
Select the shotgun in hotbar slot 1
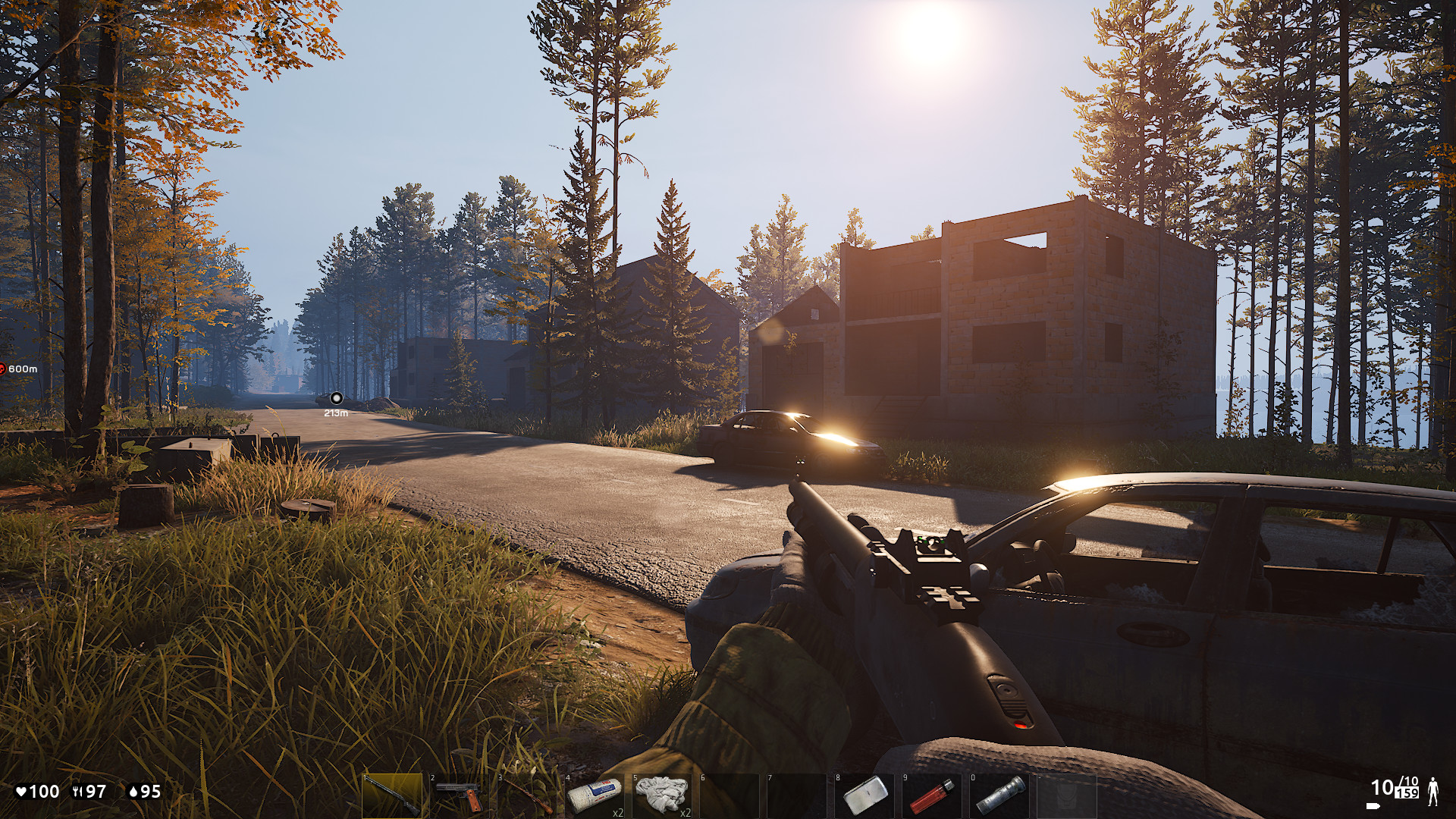point(392,795)
